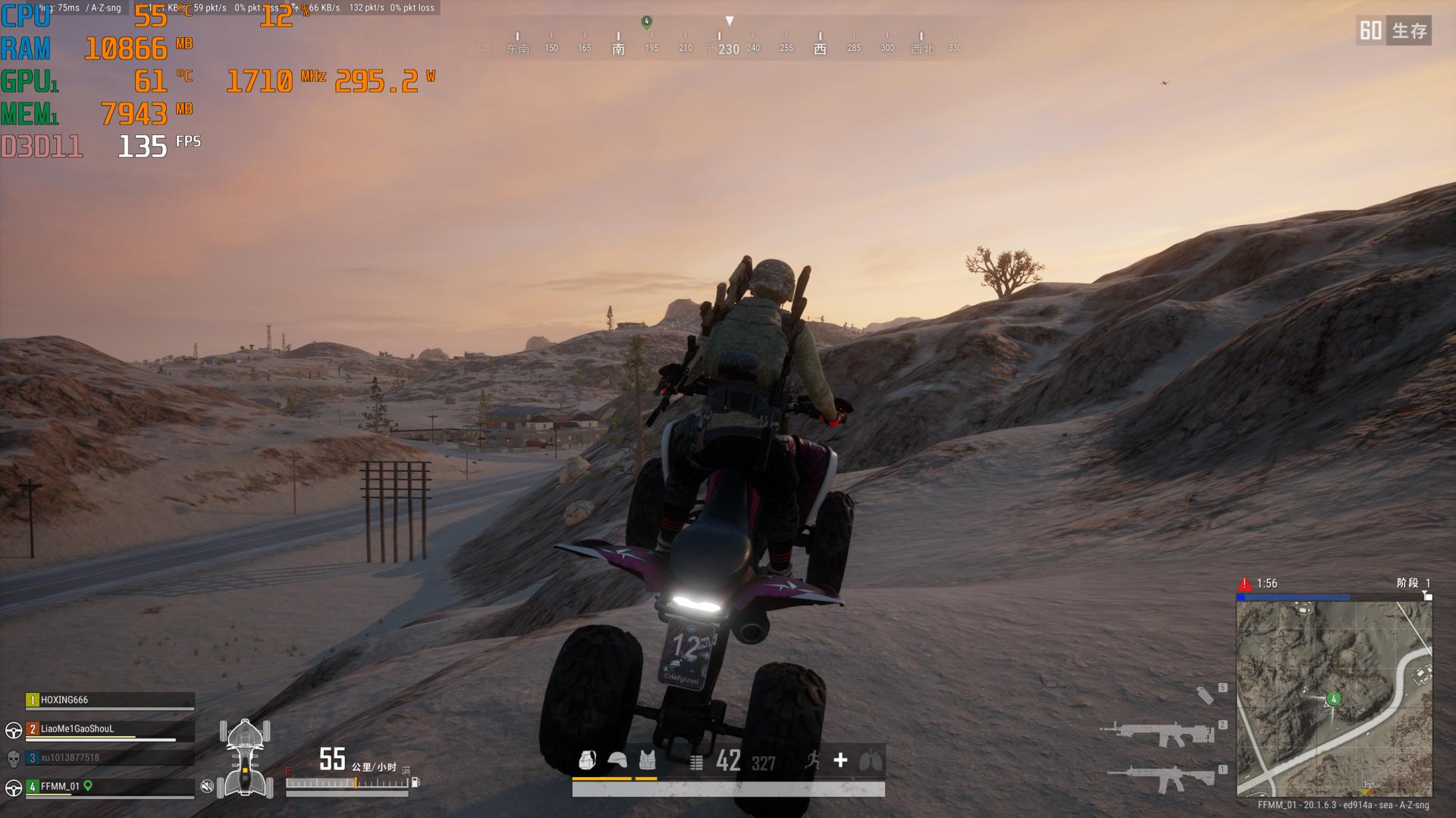Select teammate LiaoMe1GaoShouL in squad list
The image size is (1456, 818).
(x=110, y=729)
